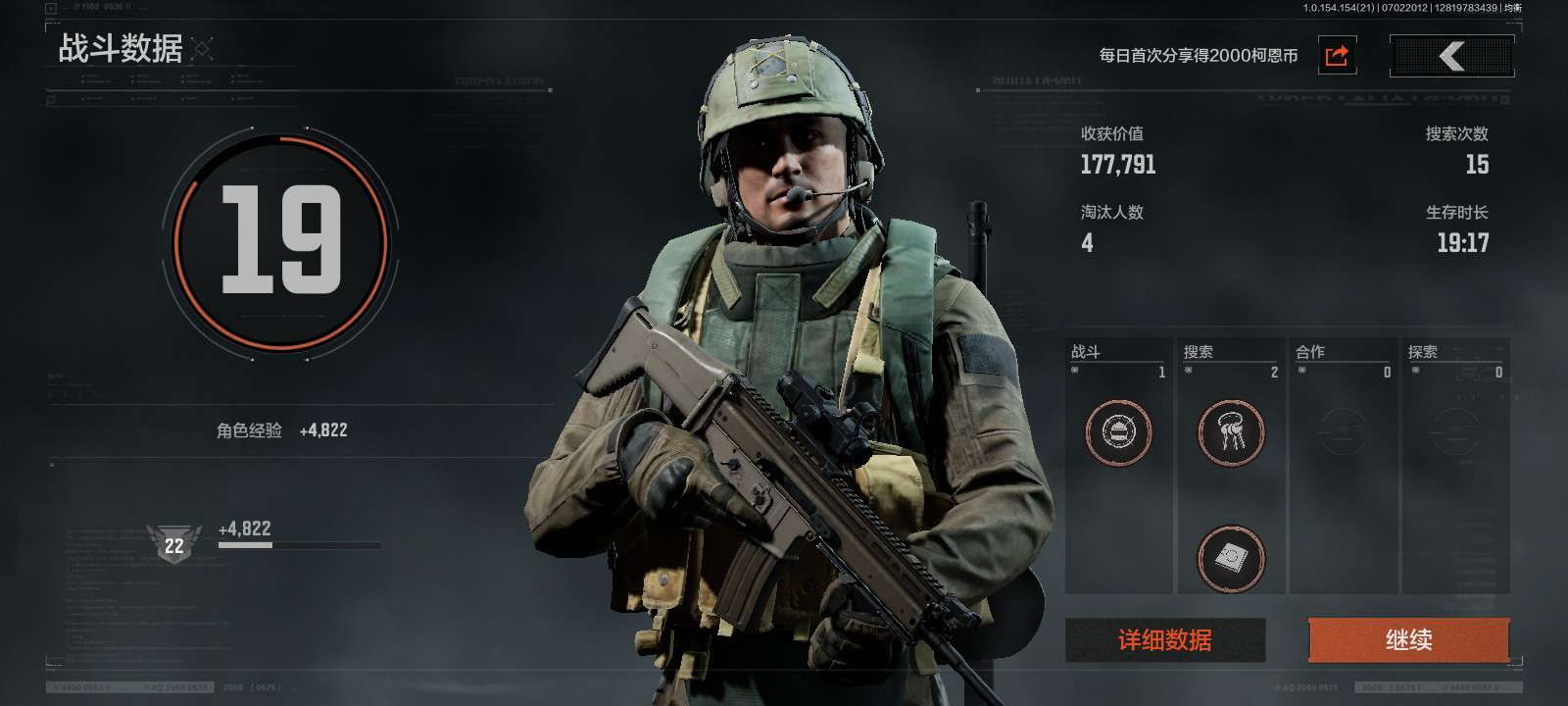
Task: Select the square chip medal under 搜索
Action: click(1231, 558)
